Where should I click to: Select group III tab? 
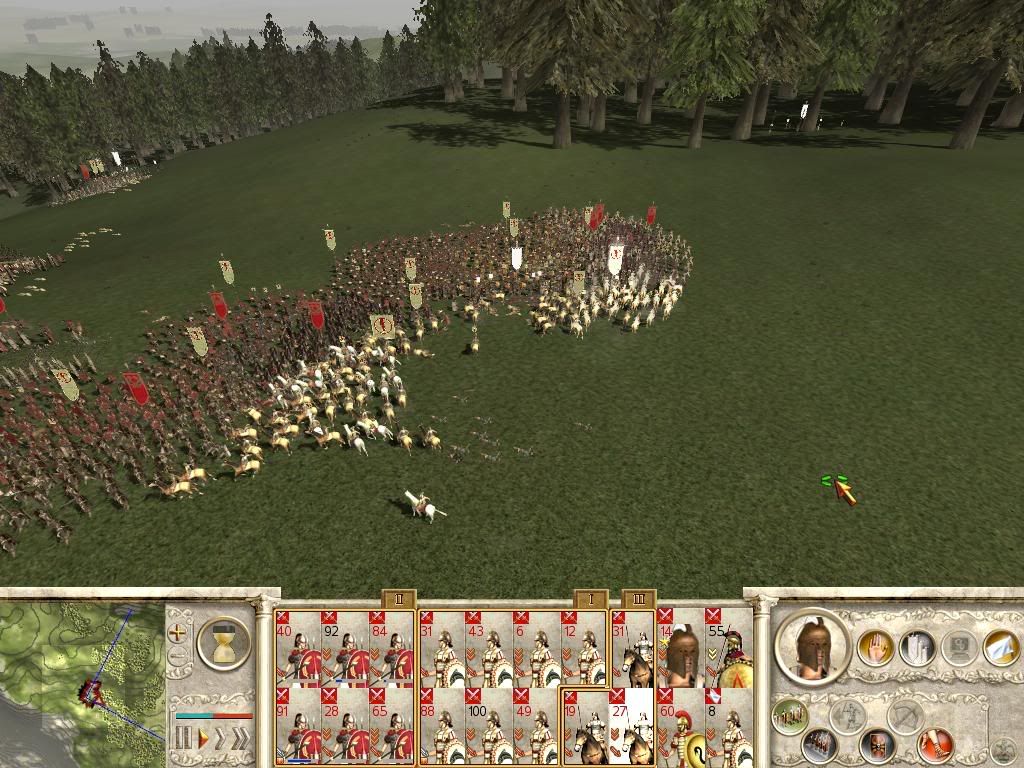(638, 599)
